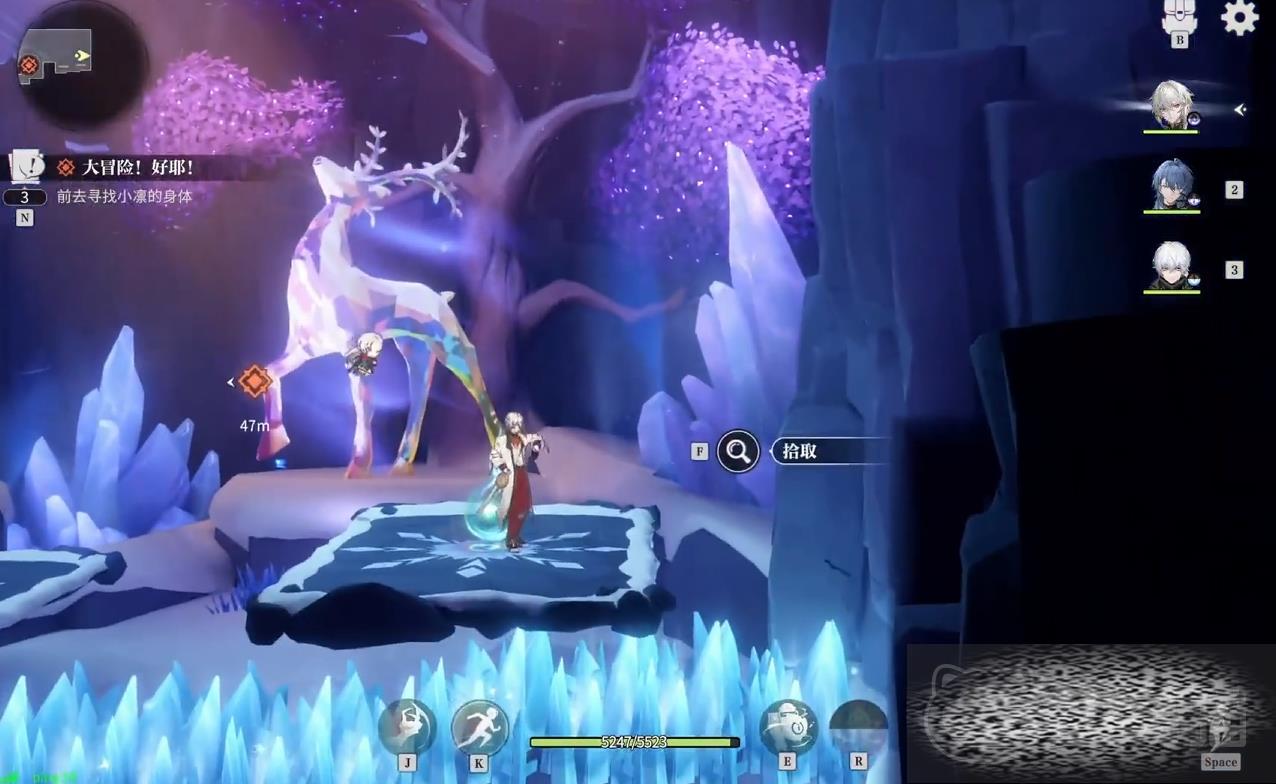Click the orange quest waypoint marker

(255, 381)
